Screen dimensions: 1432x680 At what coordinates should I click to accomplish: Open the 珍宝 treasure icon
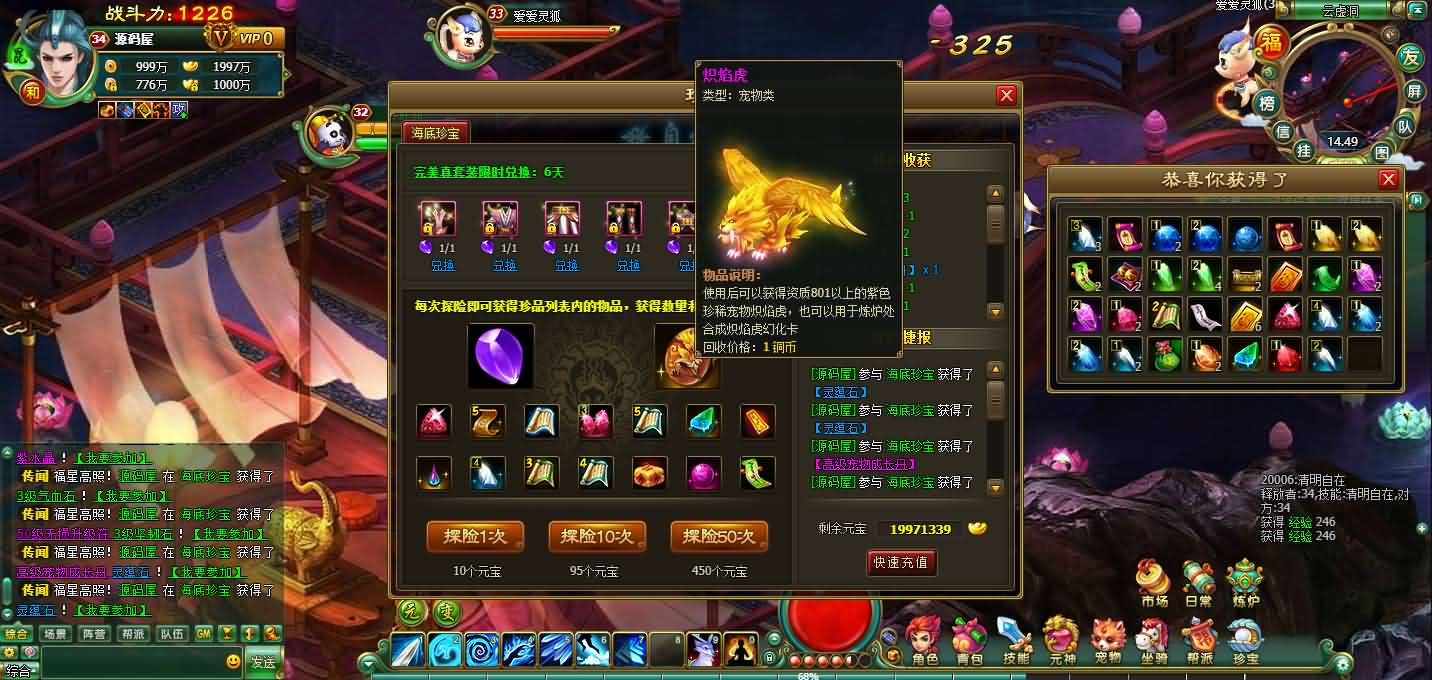coord(1245,640)
